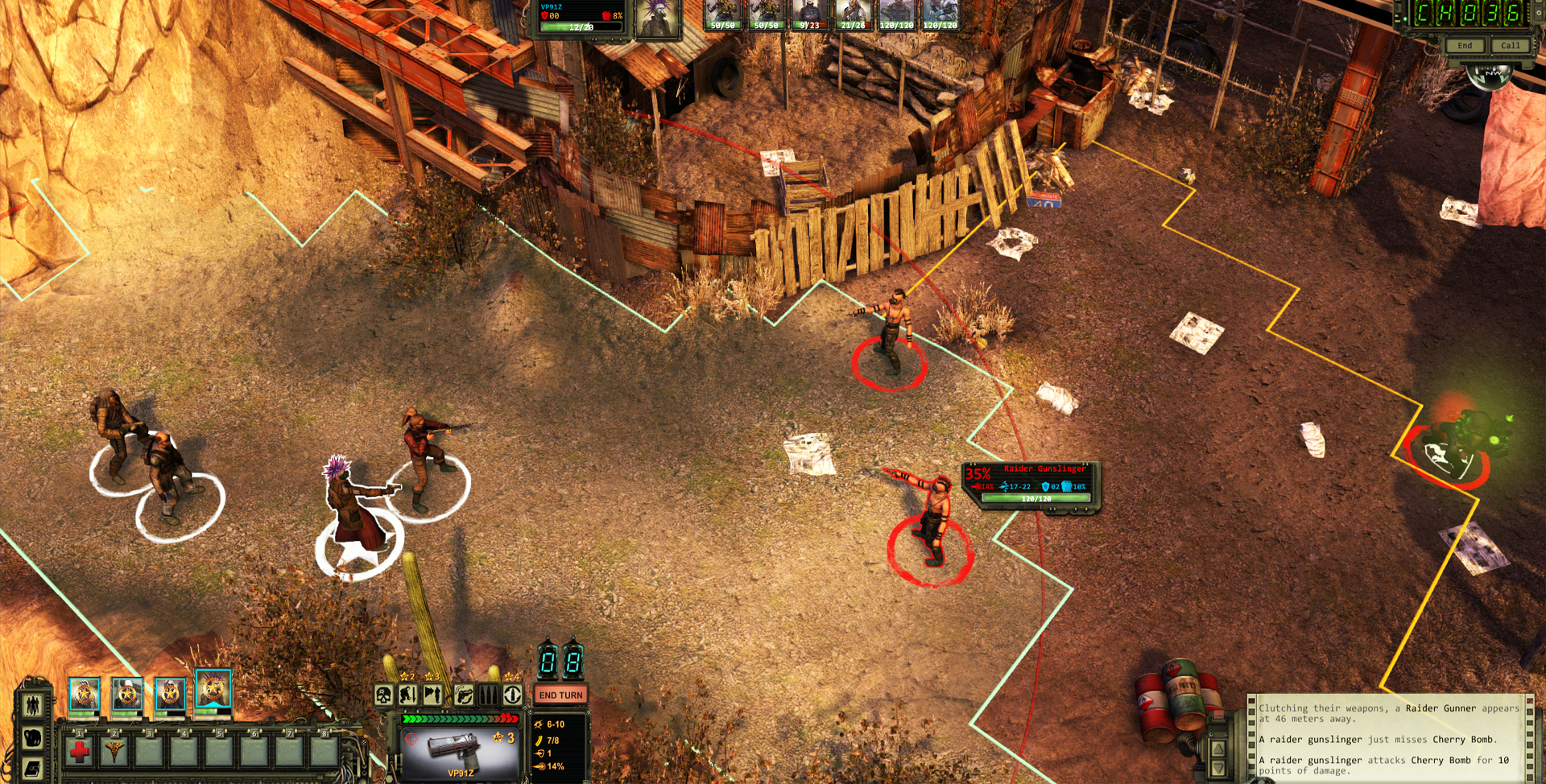Select the pistol weapon-swap icon
This screenshot has height=784, width=1546.
463,695
